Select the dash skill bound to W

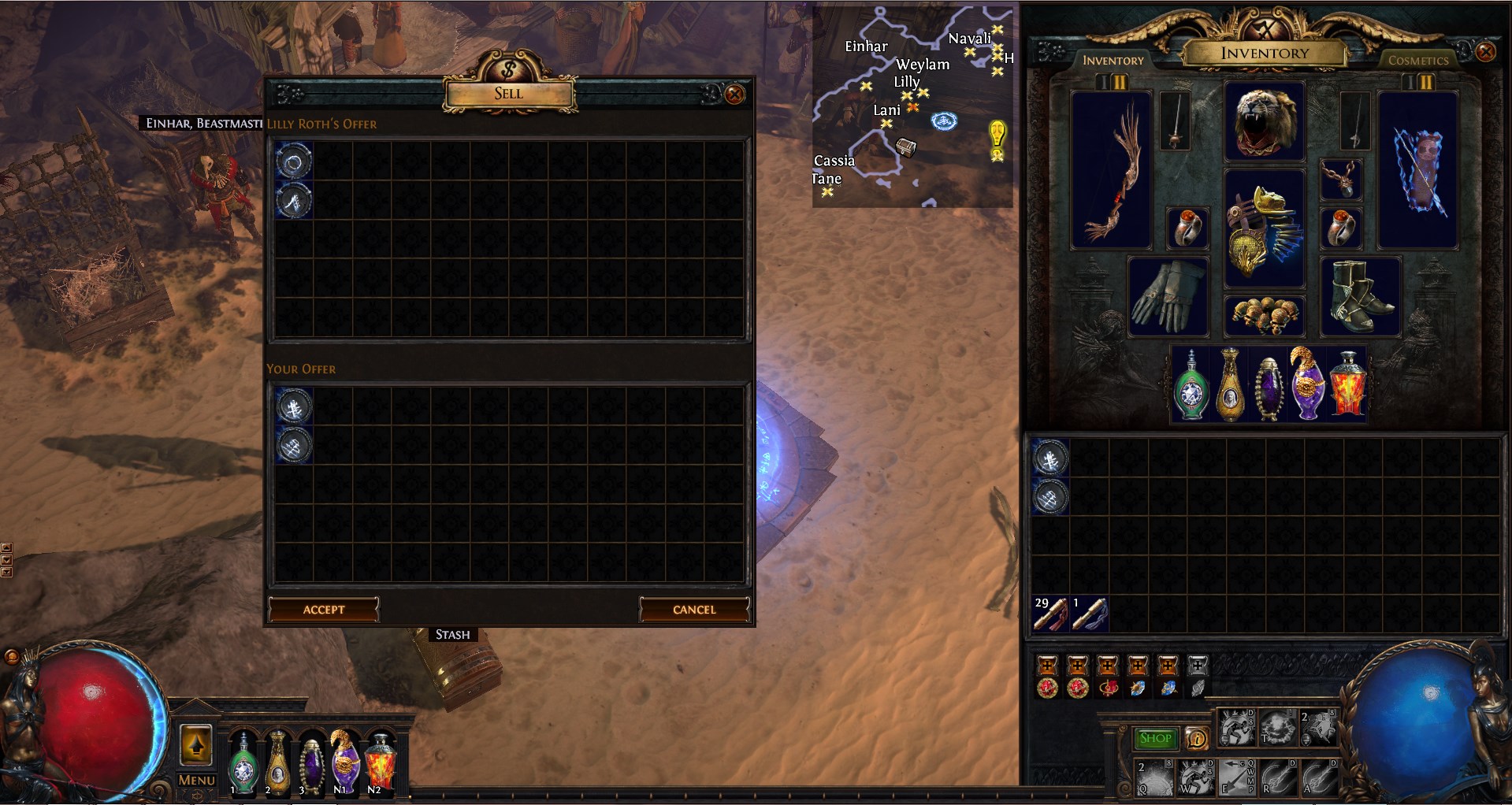1197,776
